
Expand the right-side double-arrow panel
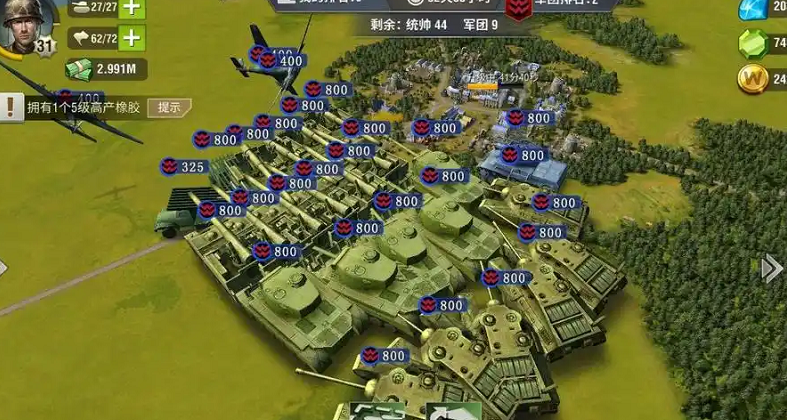coord(772,268)
